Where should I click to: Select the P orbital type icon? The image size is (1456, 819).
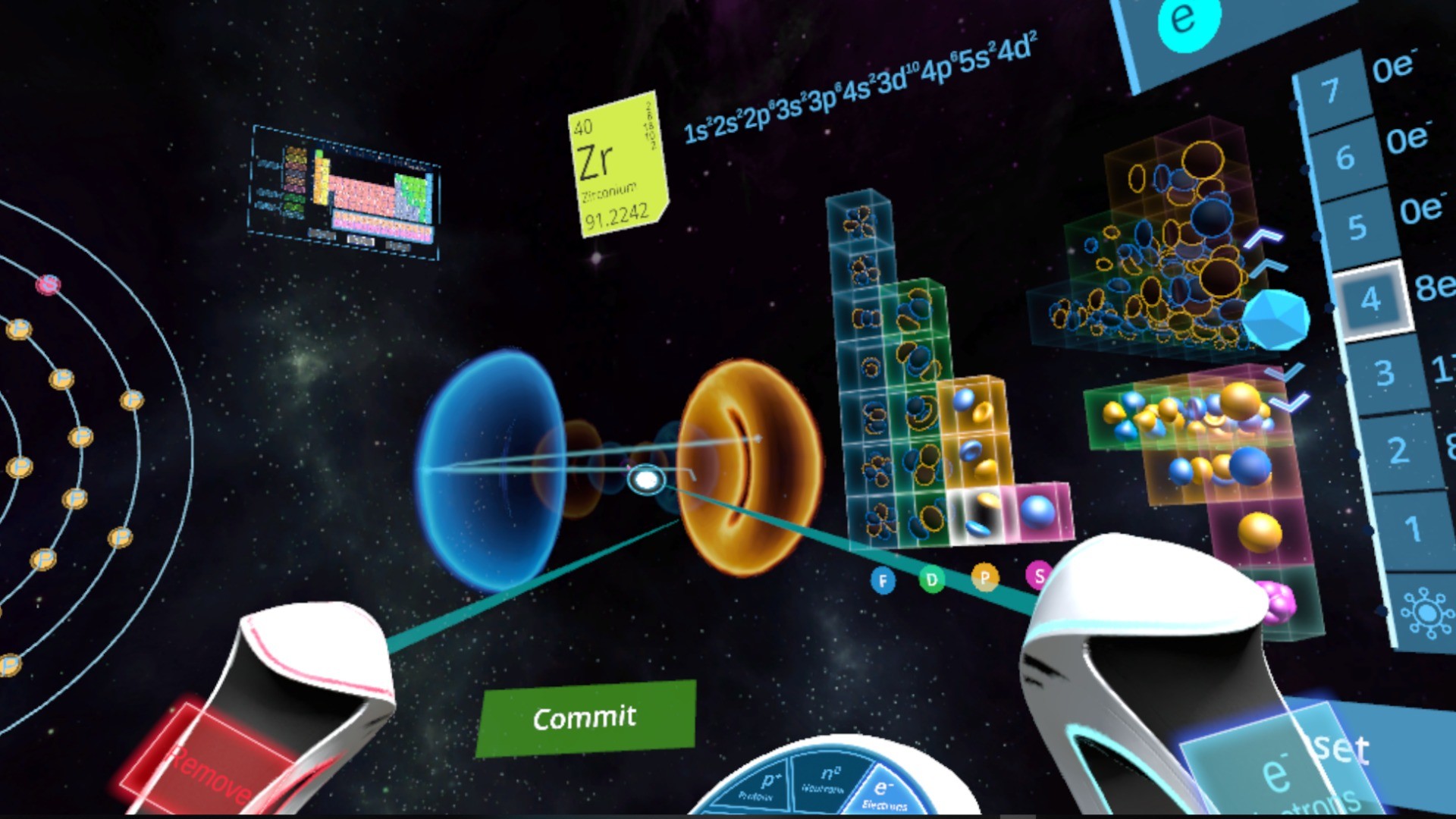[986, 578]
